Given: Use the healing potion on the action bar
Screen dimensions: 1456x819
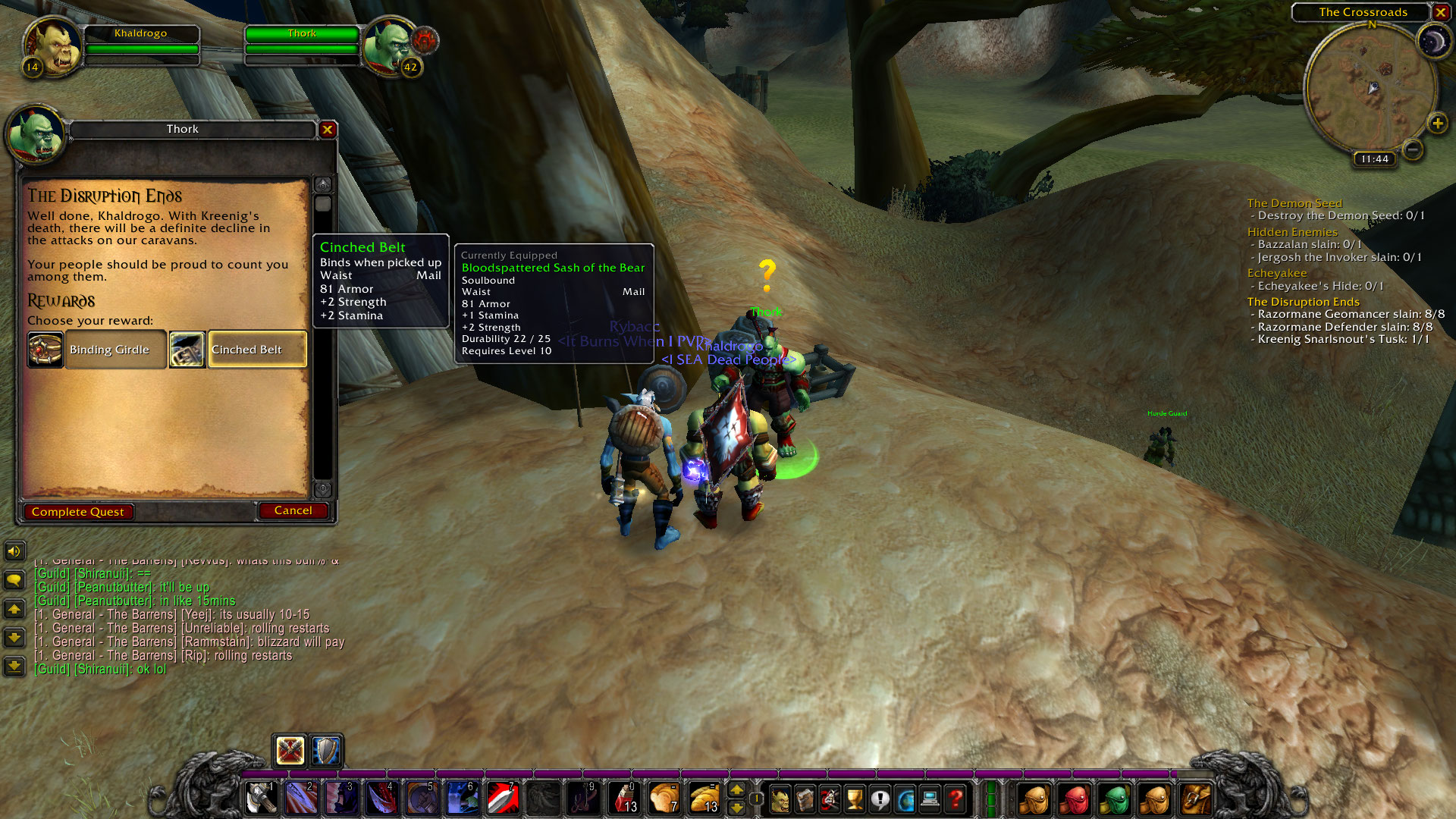Looking at the screenshot, I should pos(624,799).
